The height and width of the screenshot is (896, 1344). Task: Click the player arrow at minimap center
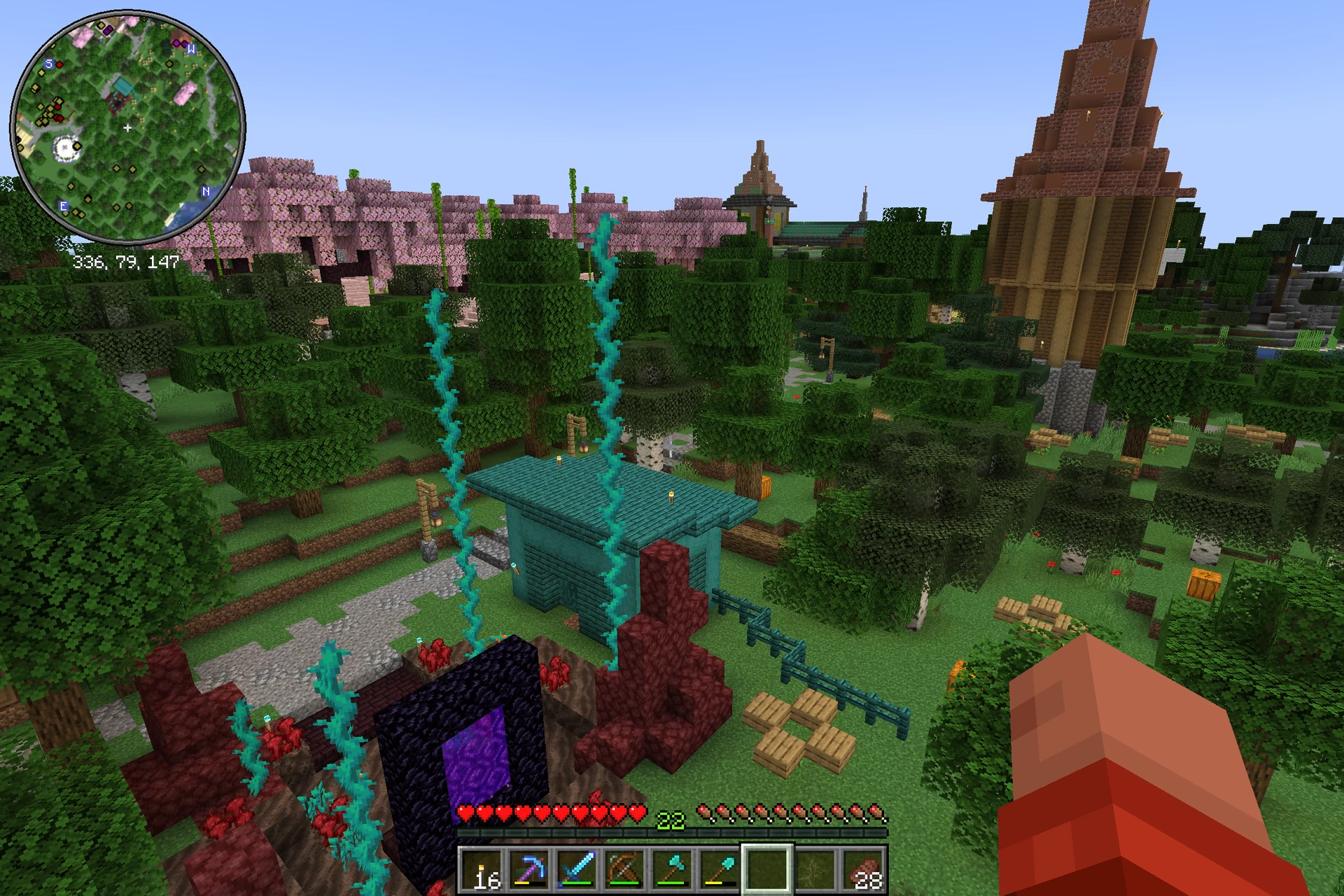pos(128,128)
